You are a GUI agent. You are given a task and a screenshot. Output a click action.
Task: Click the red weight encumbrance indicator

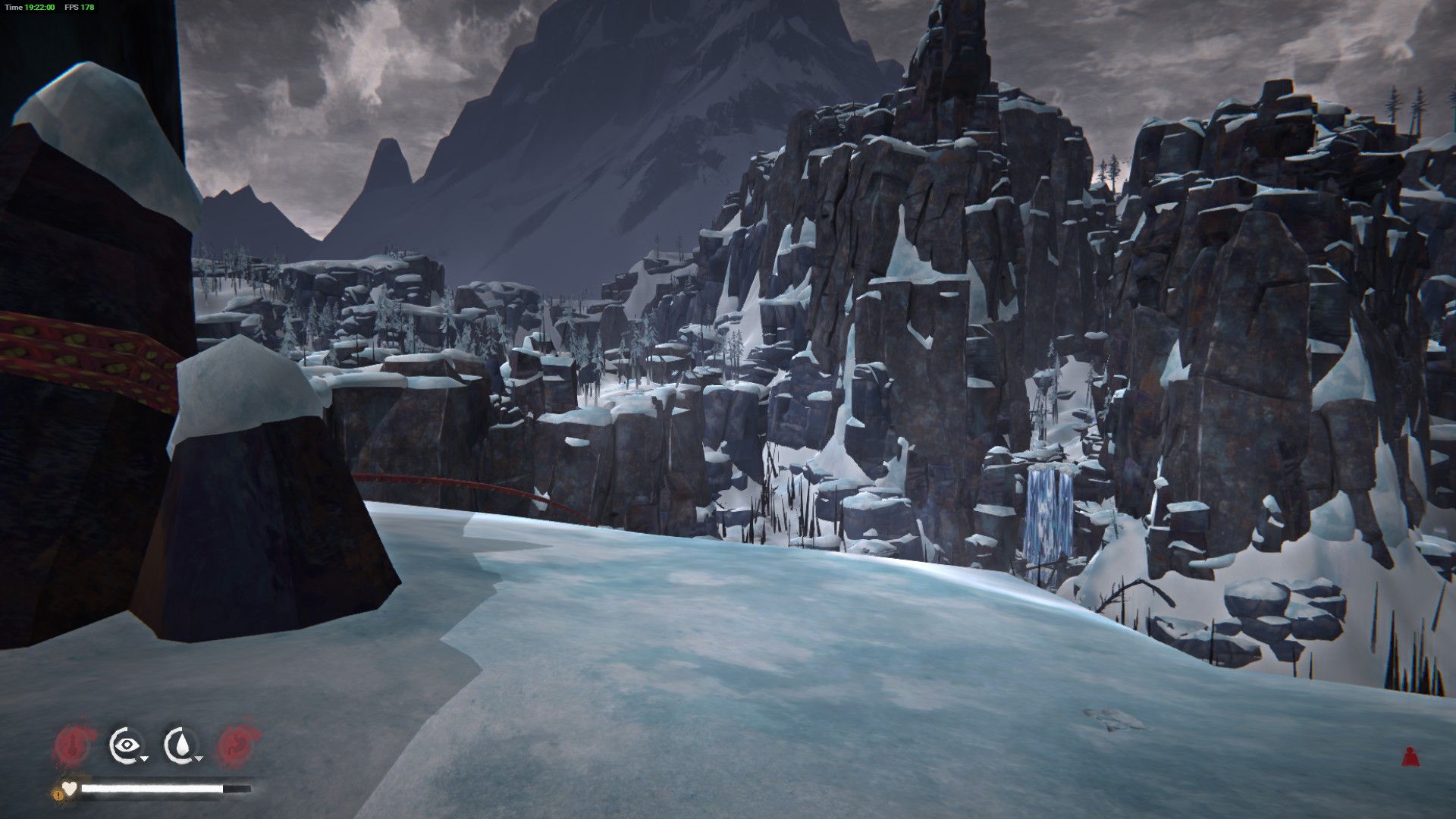point(1410,756)
